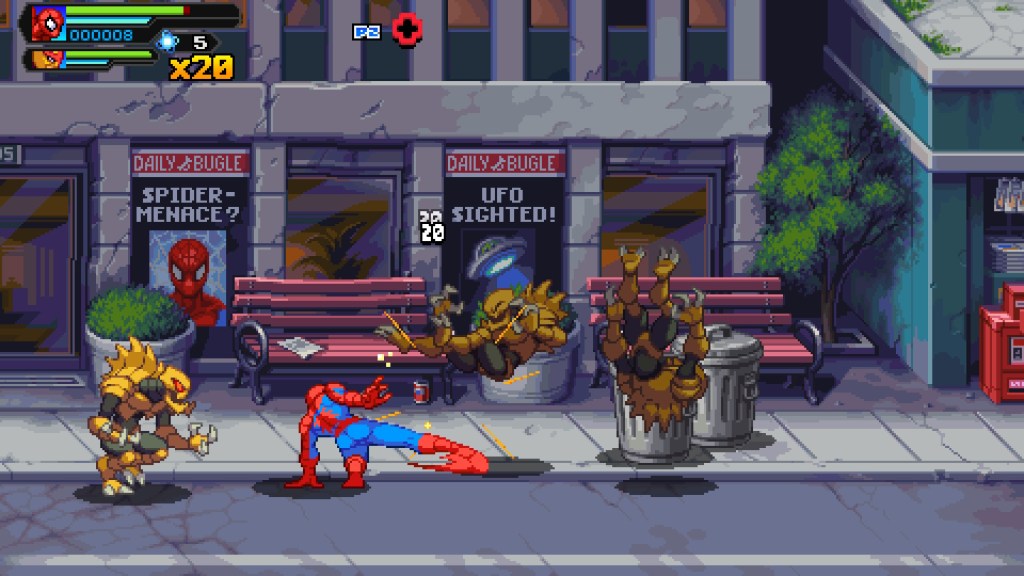Click the red P2 join icon
The width and height of the screenshot is (1024, 576).
point(407,30)
